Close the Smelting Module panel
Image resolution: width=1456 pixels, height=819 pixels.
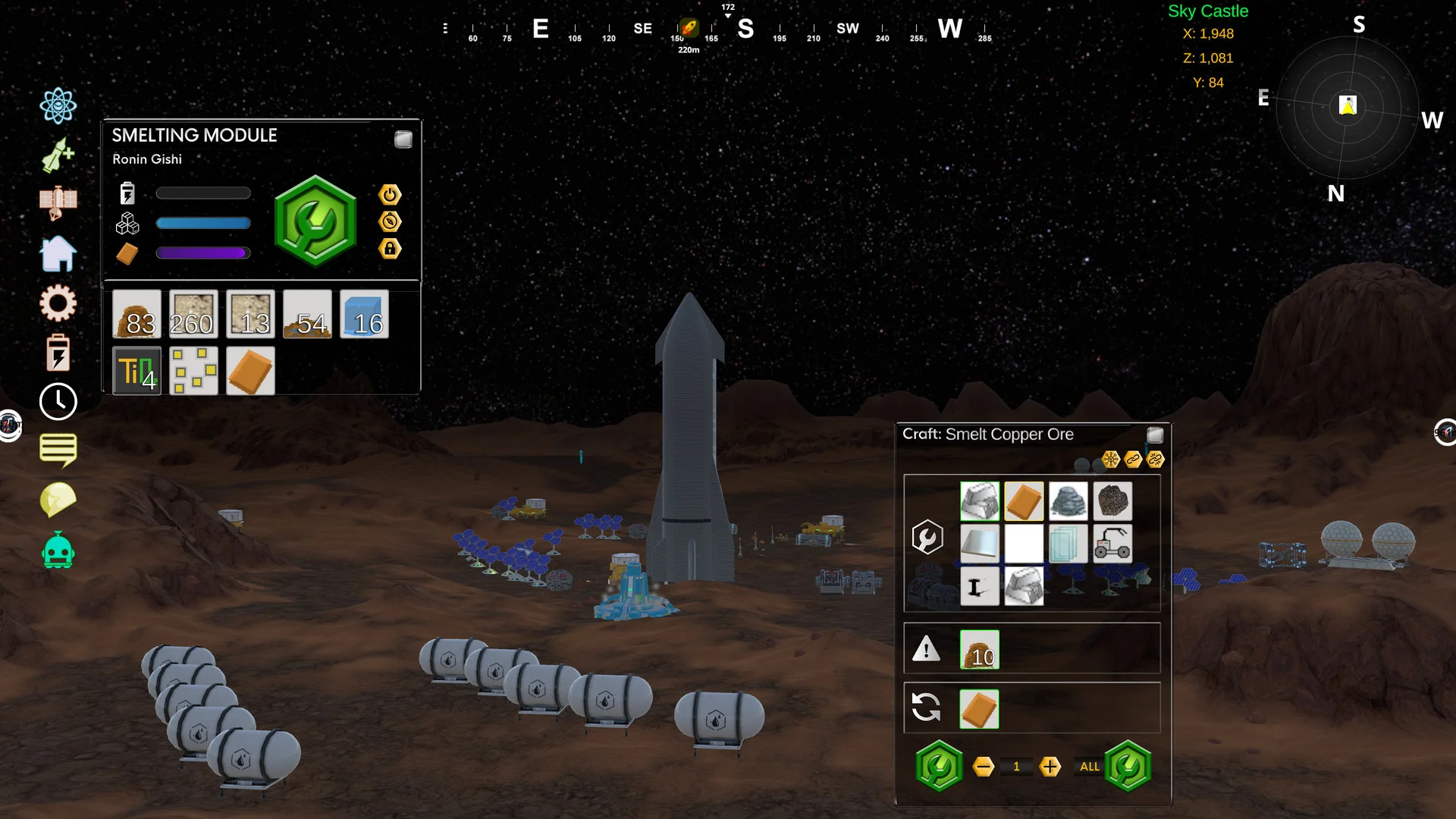pyautogui.click(x=403, y=140)
